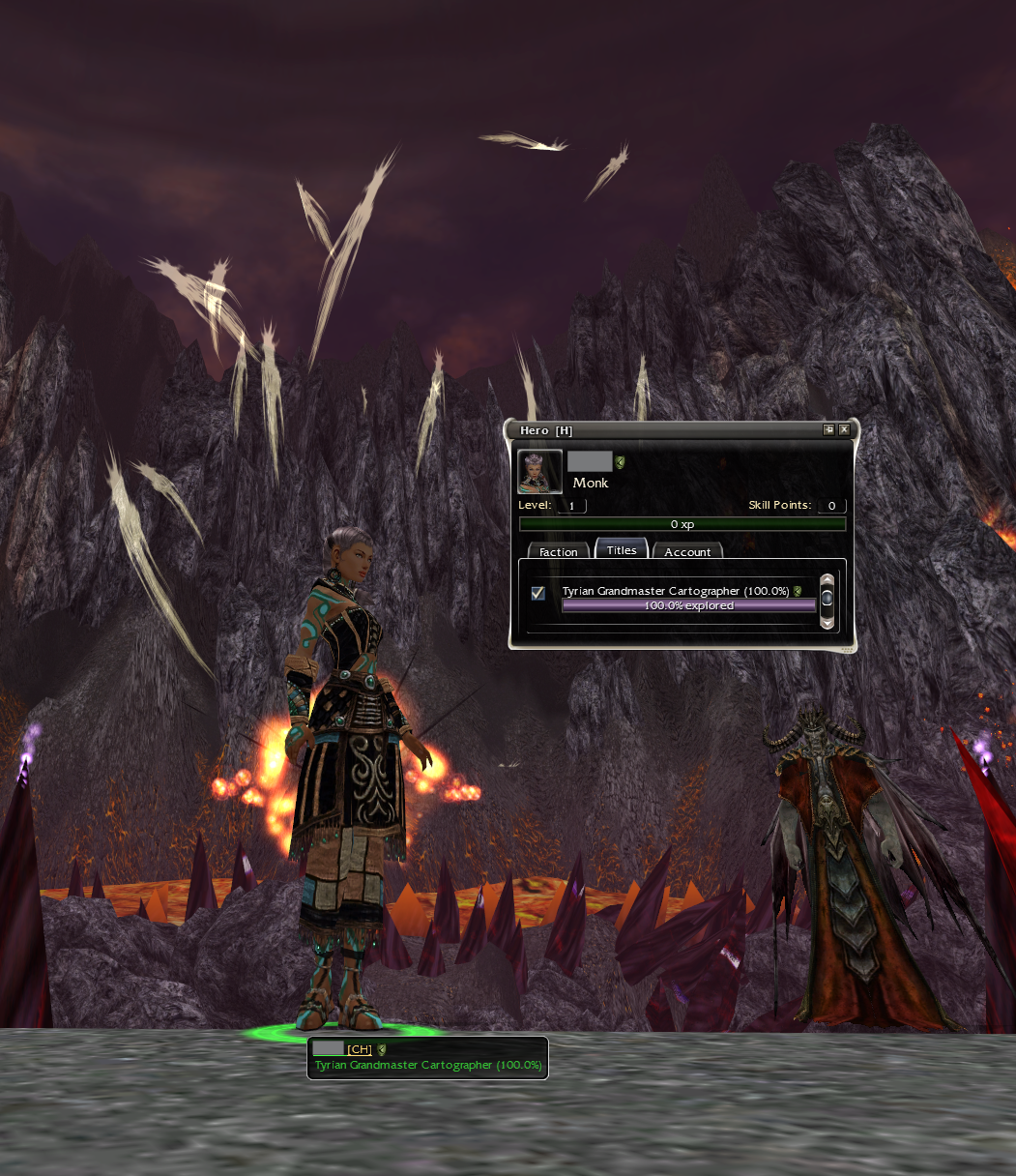This screenshot has height=1176, width=1016.
Task: Click the [CH] guild tag on the nameplate
Action: pyautogui.click(x=360, y=1049)
